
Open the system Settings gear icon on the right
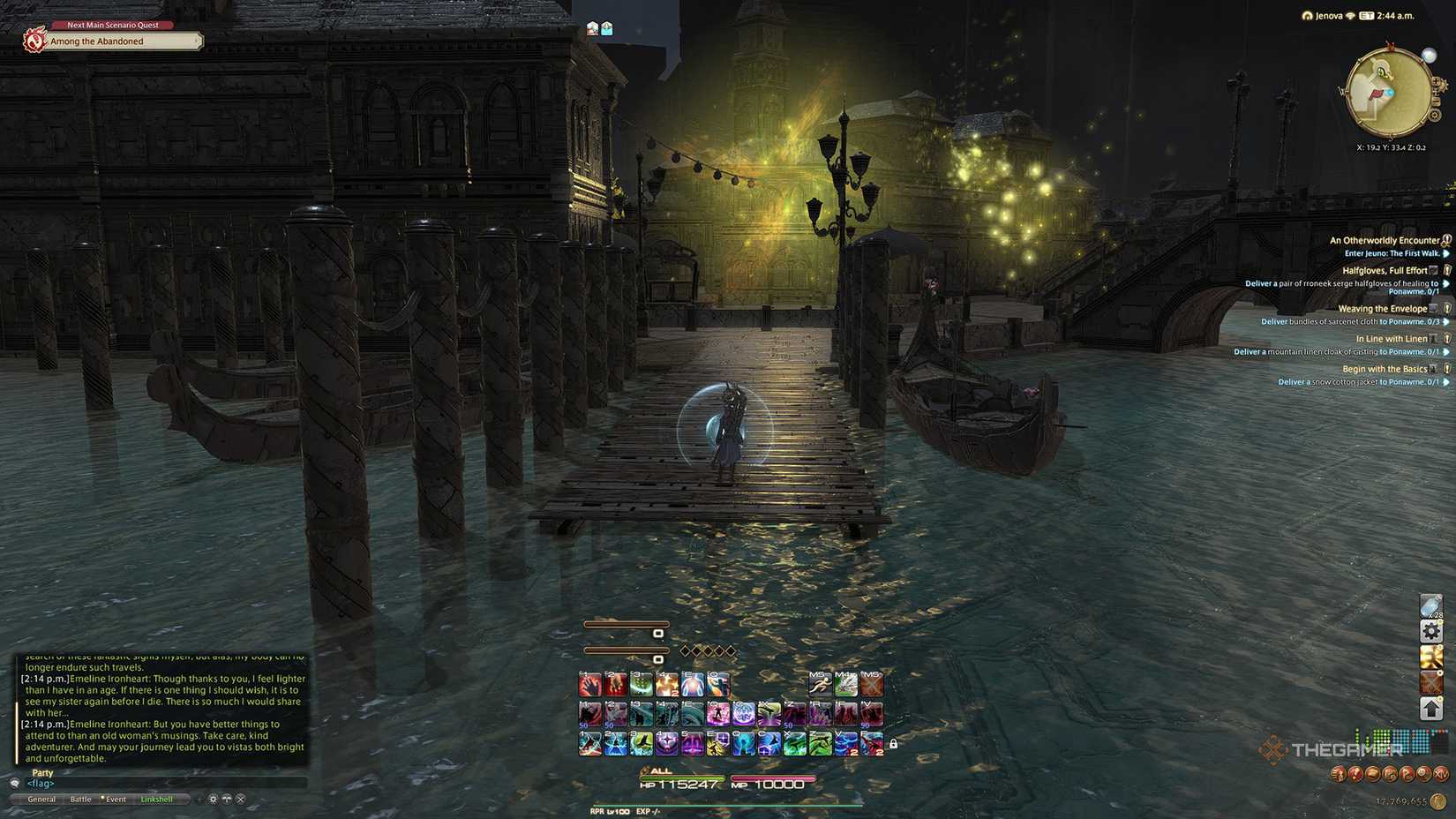[x=1431, y=631]
